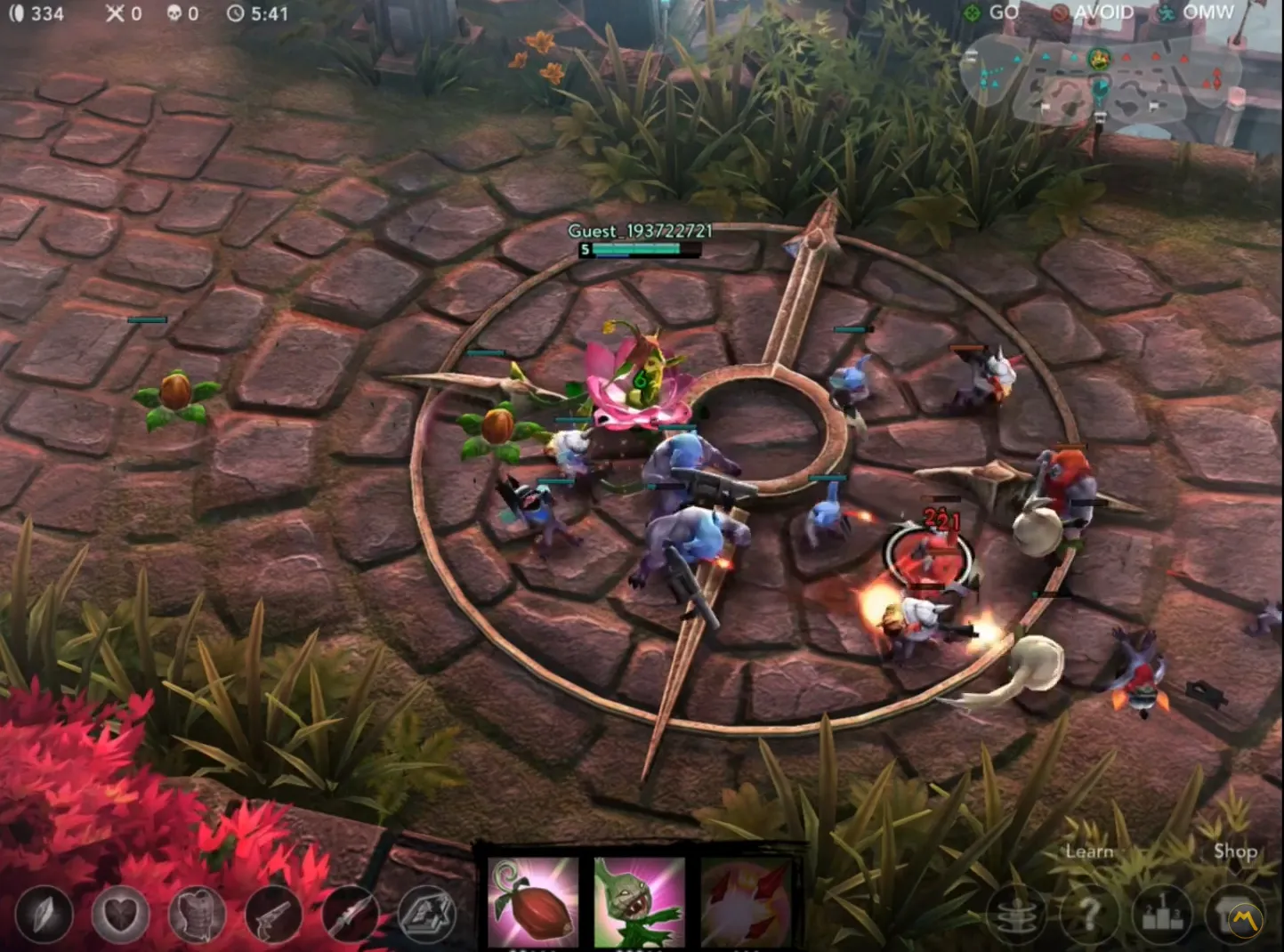
Task: Tap the pistol weapon item icon
Action: 274,916
